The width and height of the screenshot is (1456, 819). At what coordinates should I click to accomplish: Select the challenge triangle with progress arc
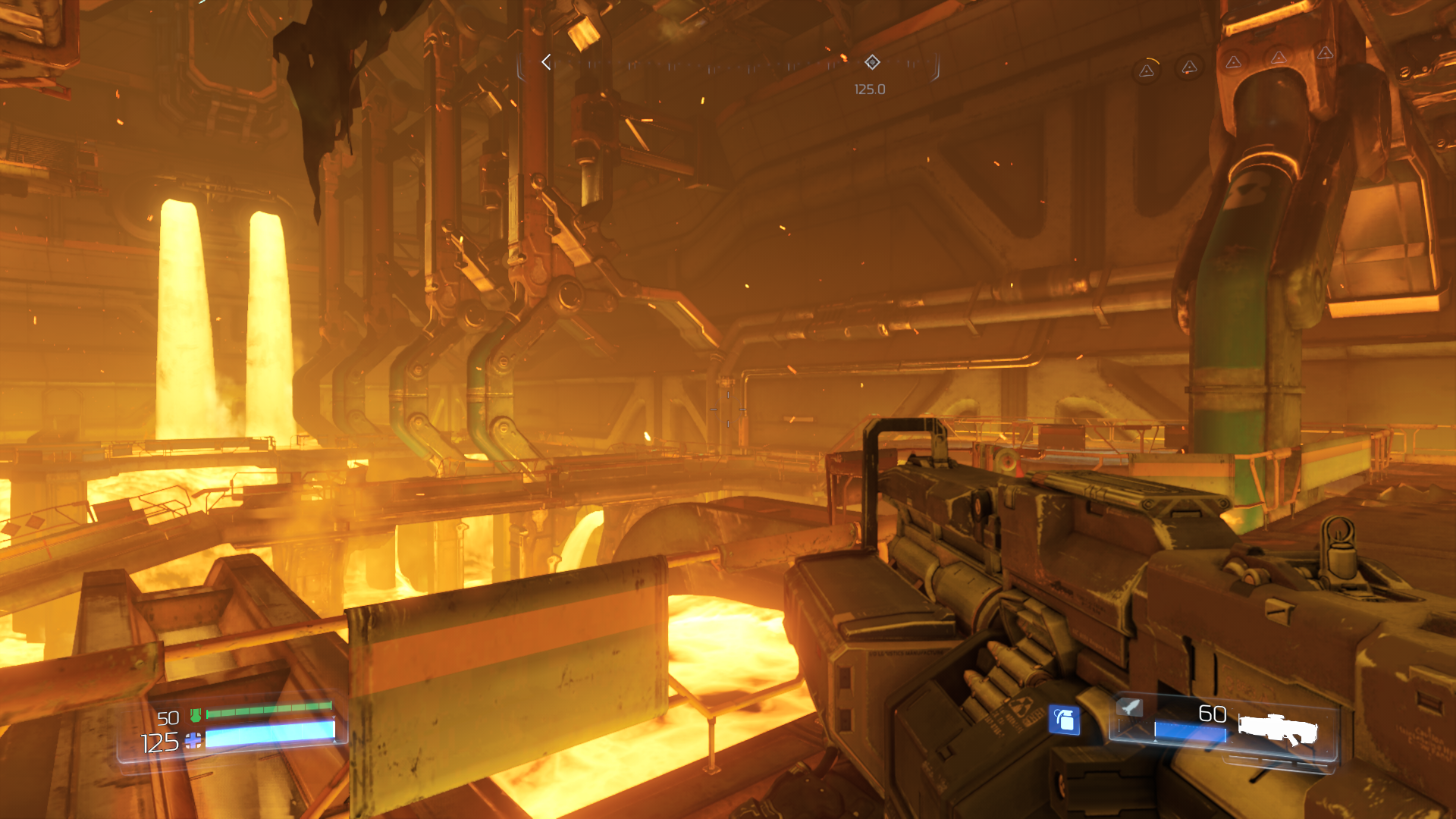tap(1147, 71)
